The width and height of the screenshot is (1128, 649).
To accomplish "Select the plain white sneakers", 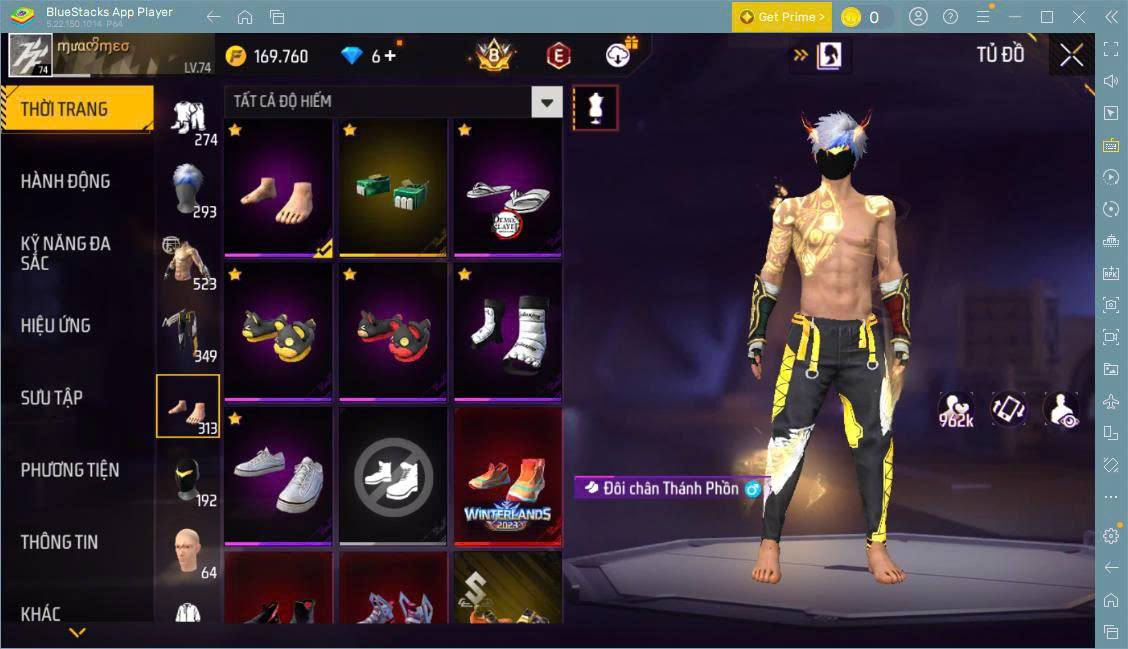I will coord(278,475).
